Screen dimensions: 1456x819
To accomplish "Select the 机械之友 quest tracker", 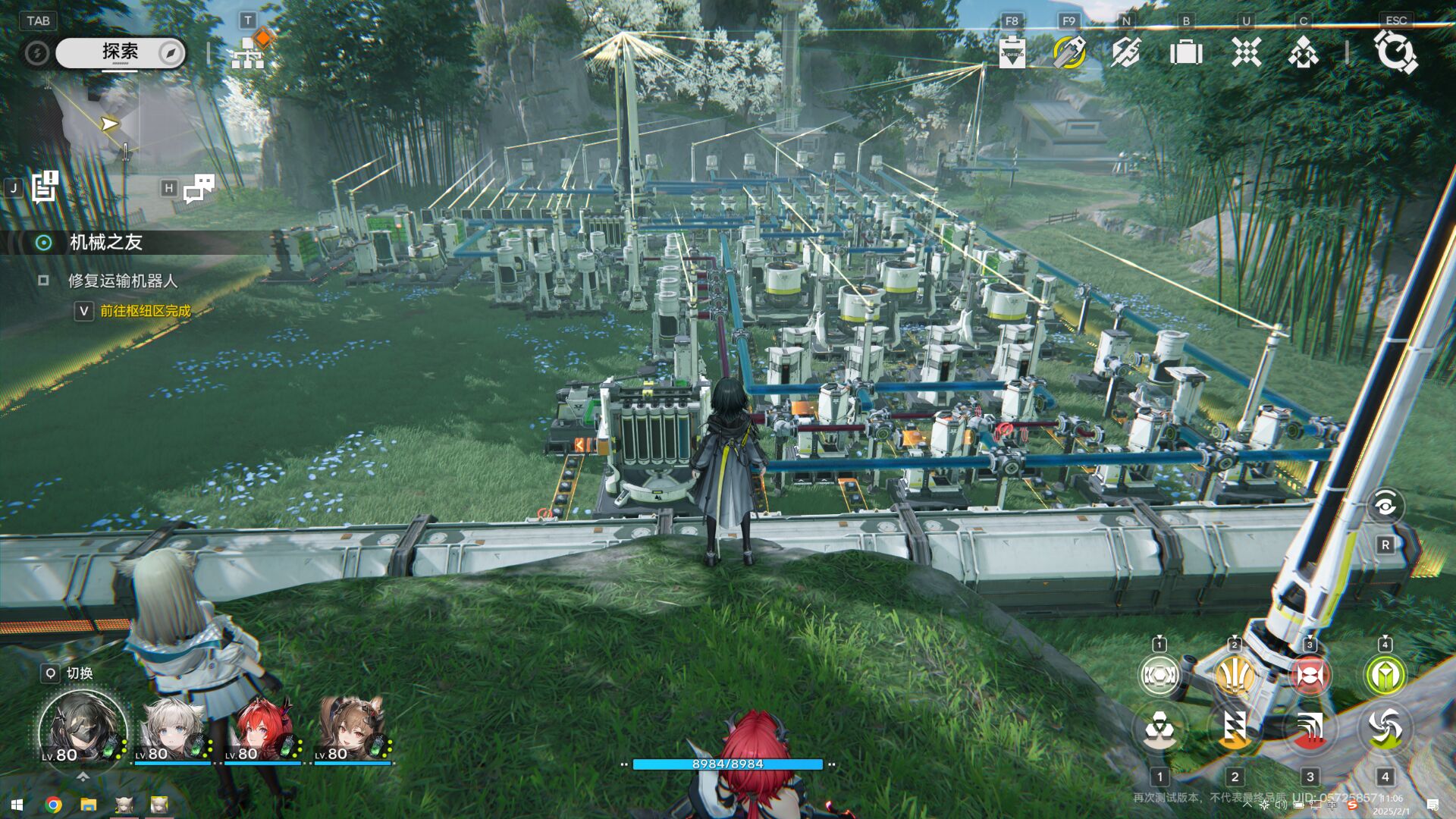I will point(106,243).
